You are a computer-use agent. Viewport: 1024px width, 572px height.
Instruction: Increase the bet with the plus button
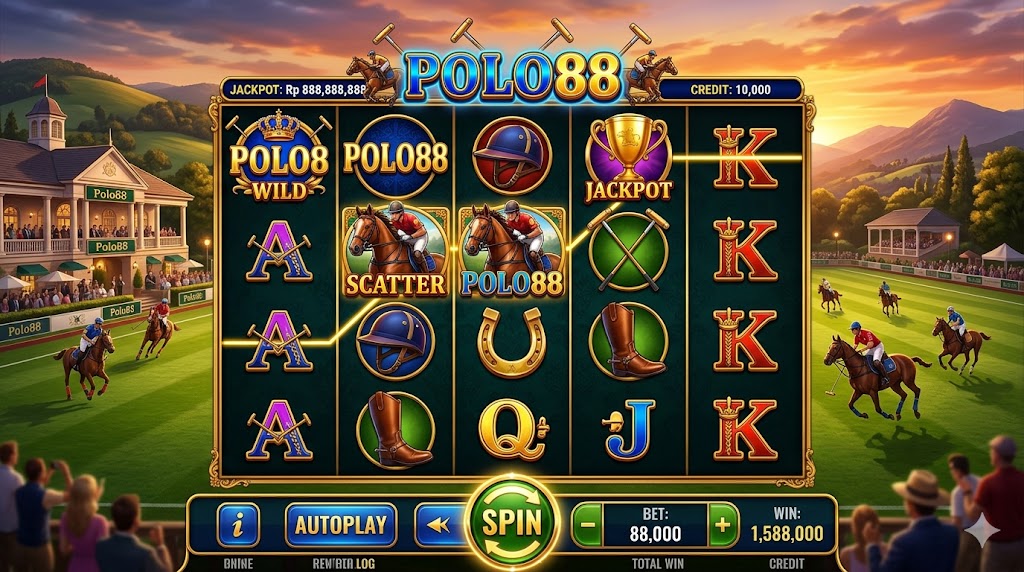coord(722,524)
